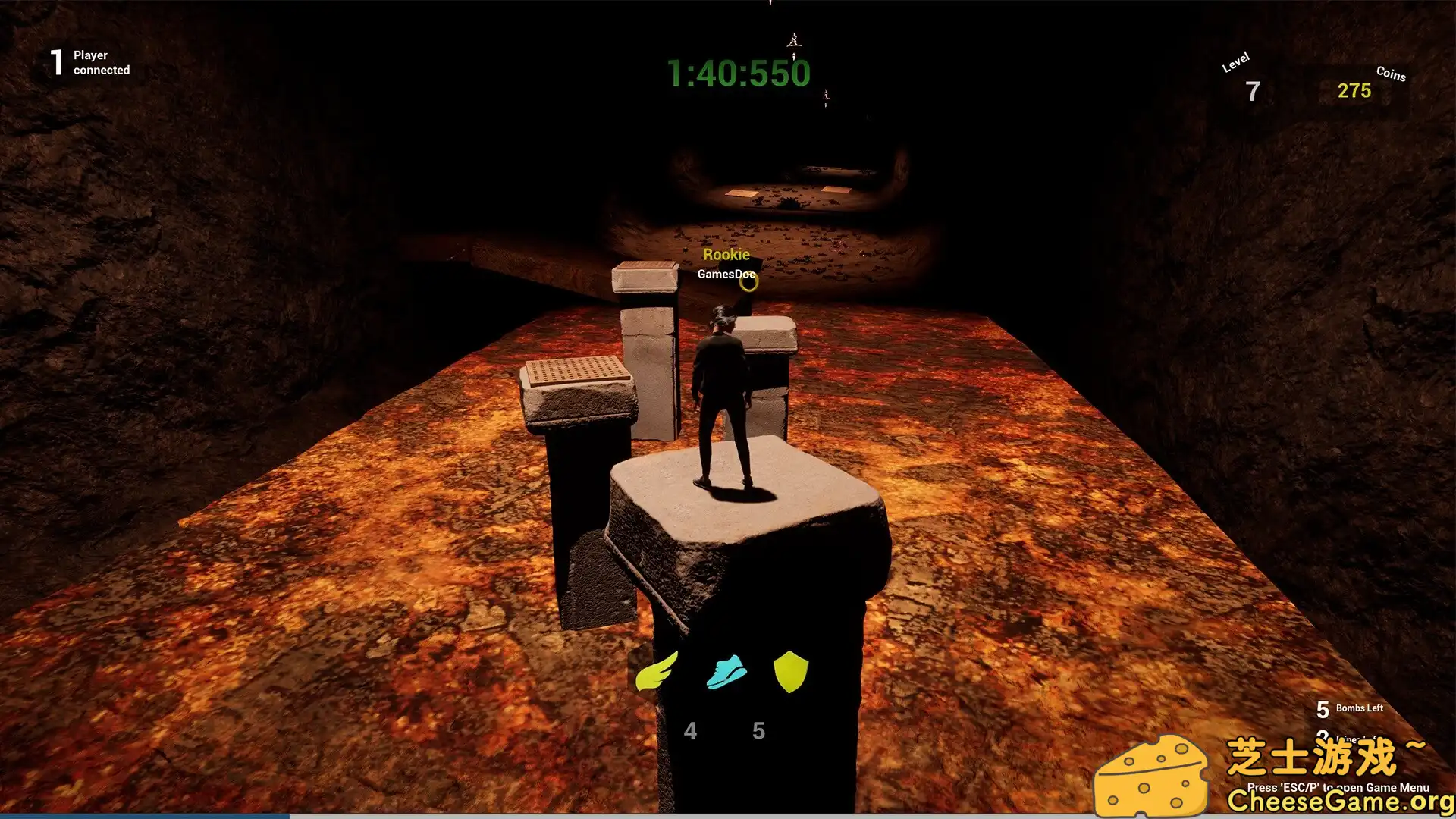The image size is (1456, 819).
Task: Toggle the Player connected indicator
Action: tap(90, 62)
